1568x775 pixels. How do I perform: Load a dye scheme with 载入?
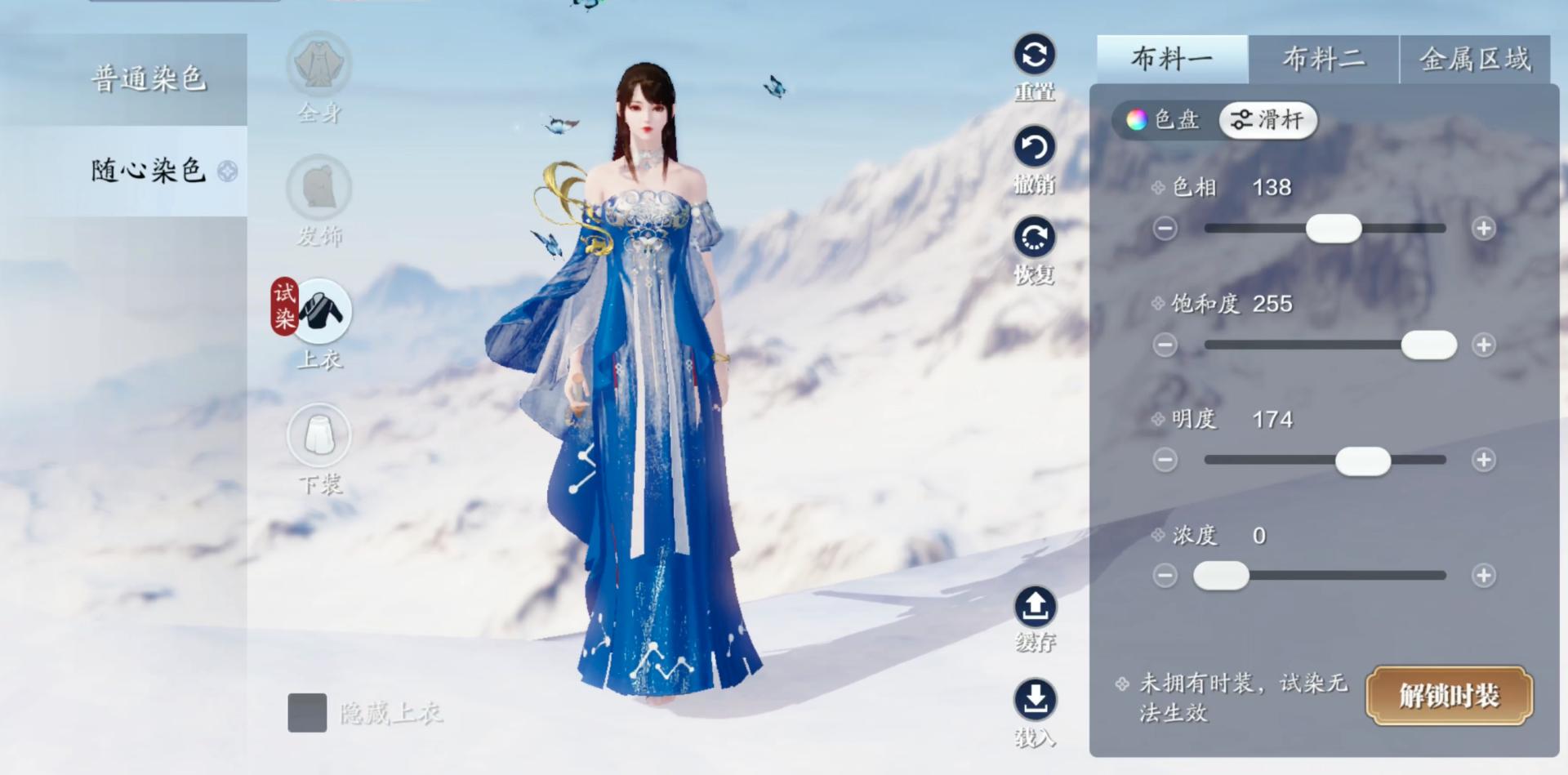pyautogui.click(x=1035, y=700)
